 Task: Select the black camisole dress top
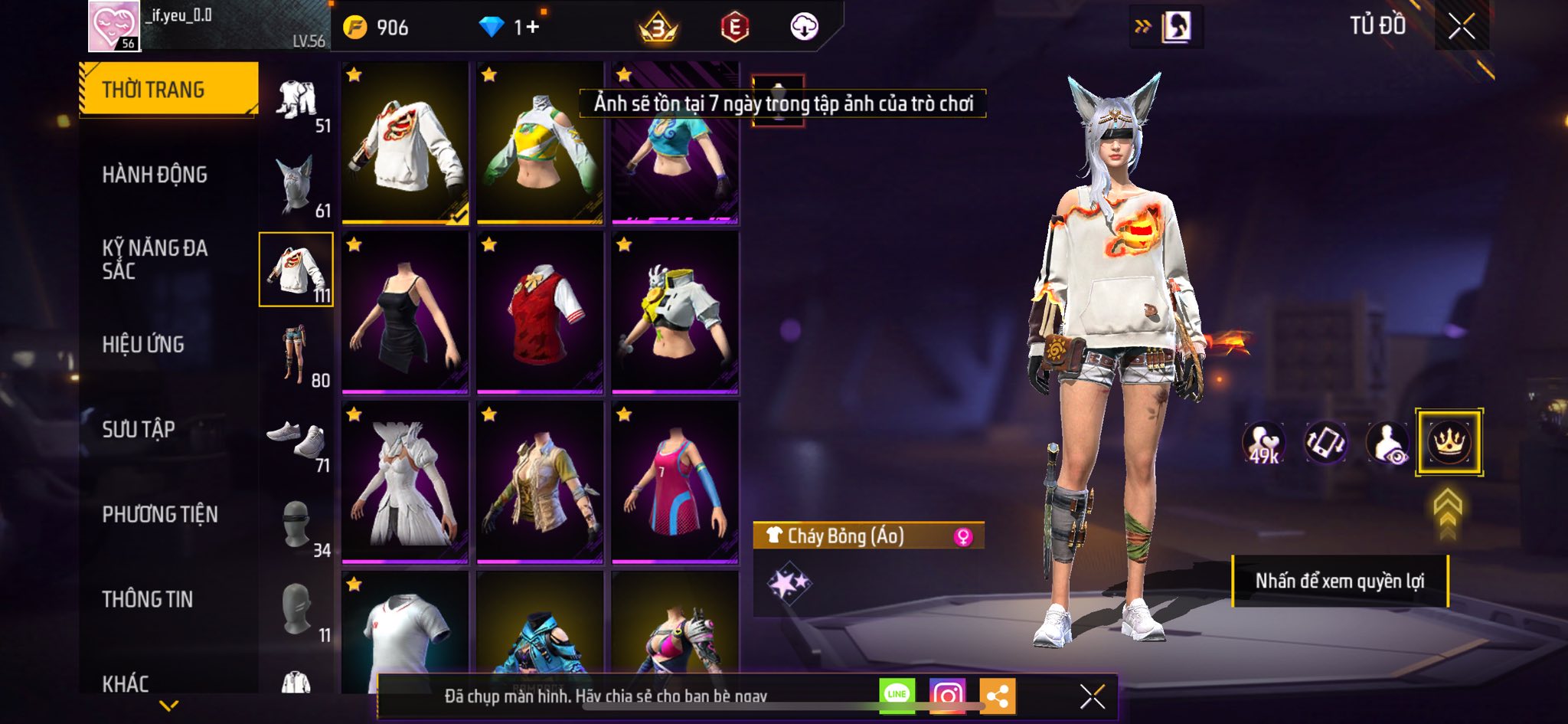tap(405, 313)
